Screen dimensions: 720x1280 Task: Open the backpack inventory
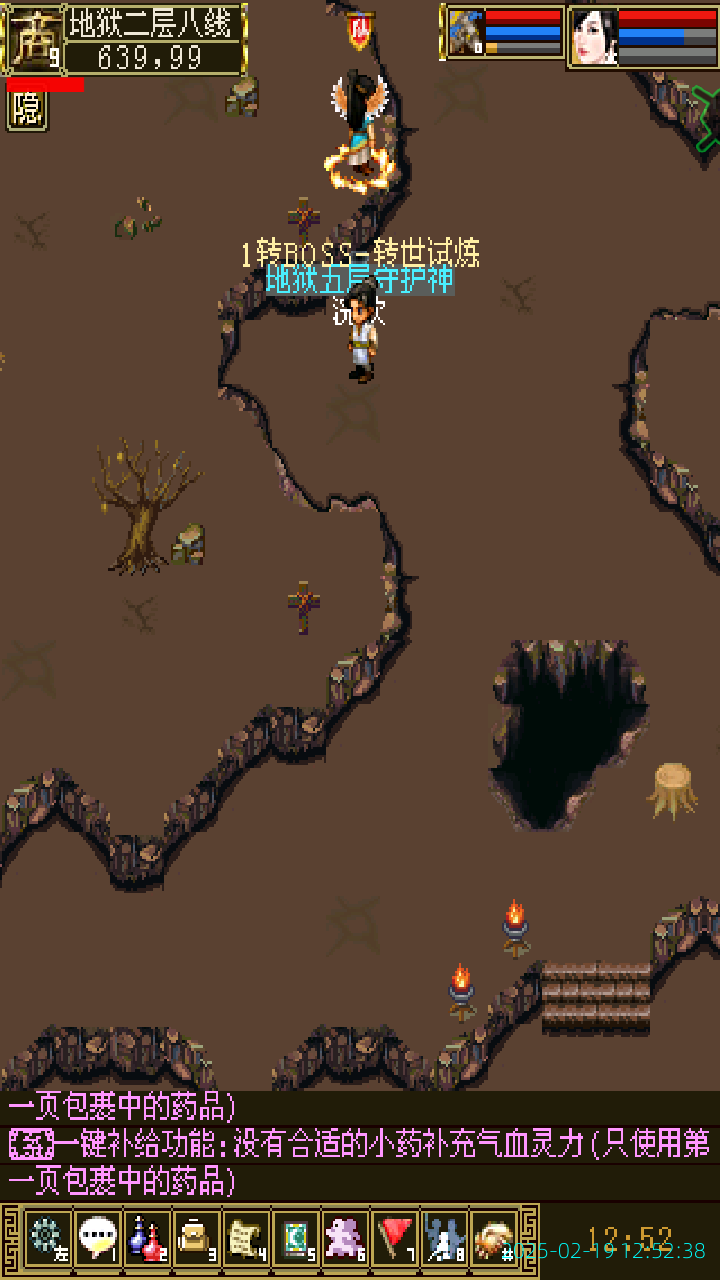coord(196,1239)
